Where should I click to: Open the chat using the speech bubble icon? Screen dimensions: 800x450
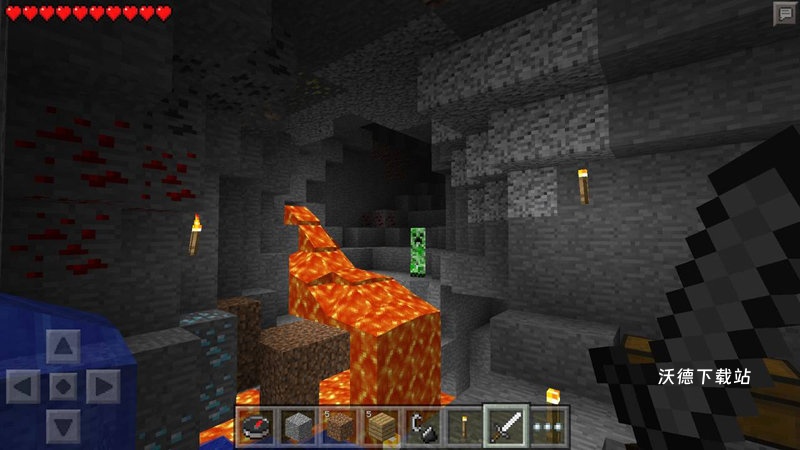(783, 13)
